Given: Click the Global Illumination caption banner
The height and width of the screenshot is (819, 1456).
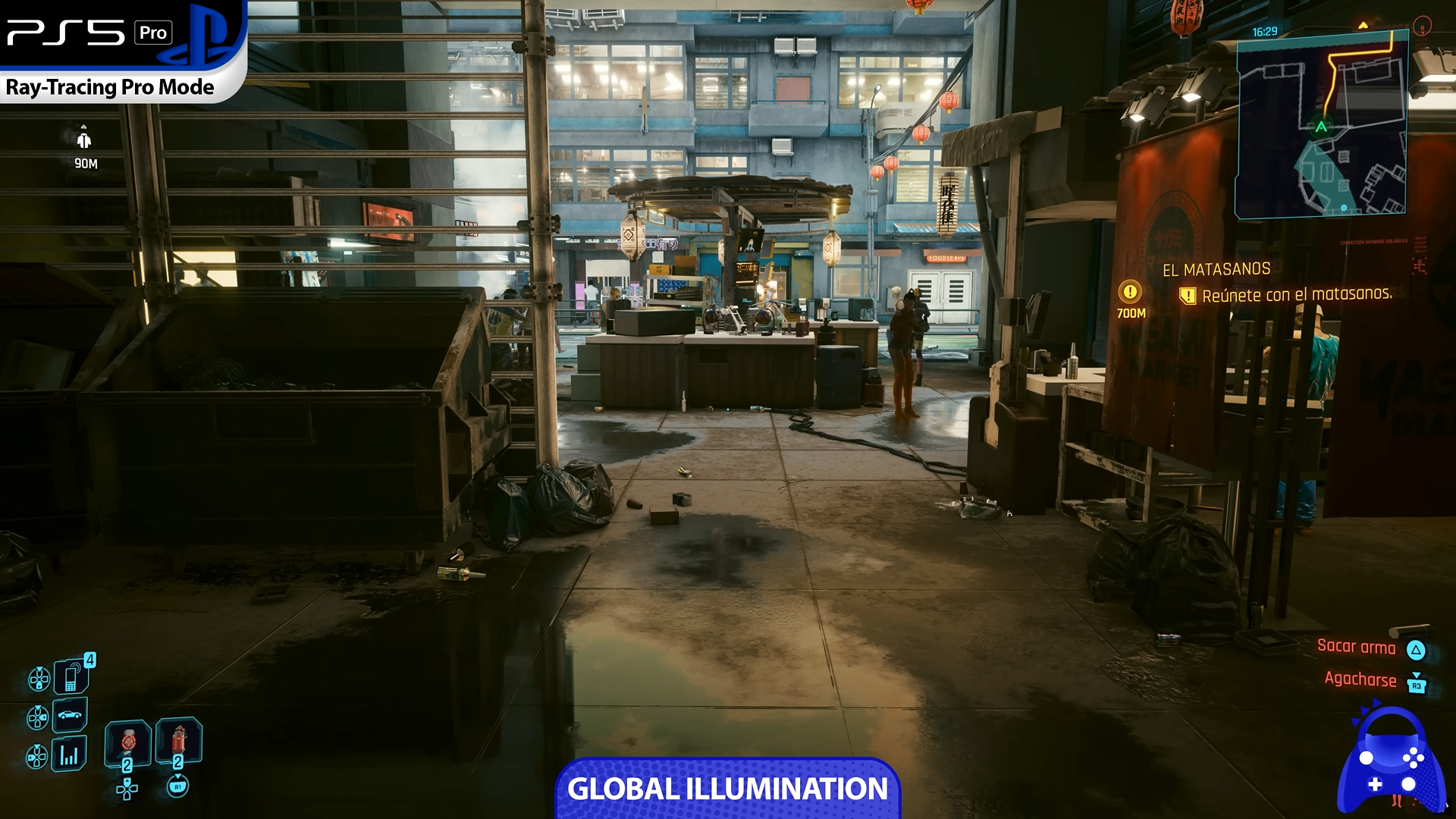Looking at the screenshot, I should [727, 789].
